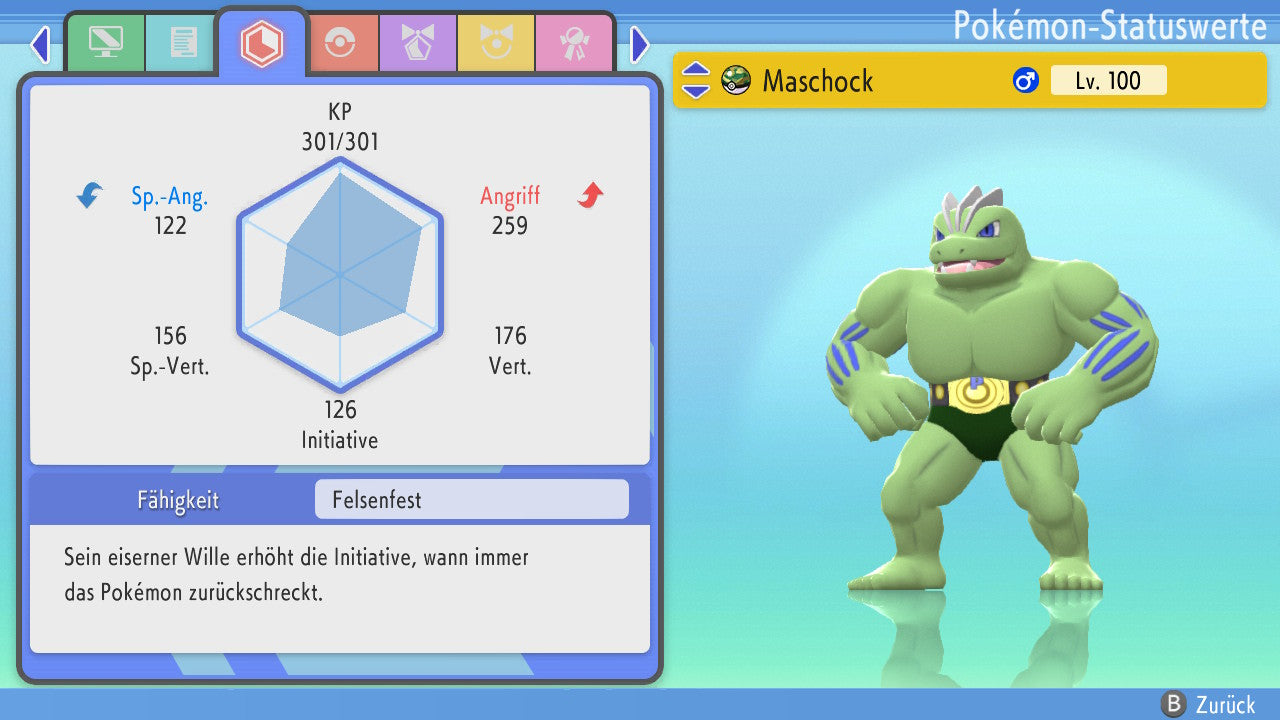The image size is (1280, 720).
Task: Open the red Poké Ball moves tab
Action: (340, 43)
